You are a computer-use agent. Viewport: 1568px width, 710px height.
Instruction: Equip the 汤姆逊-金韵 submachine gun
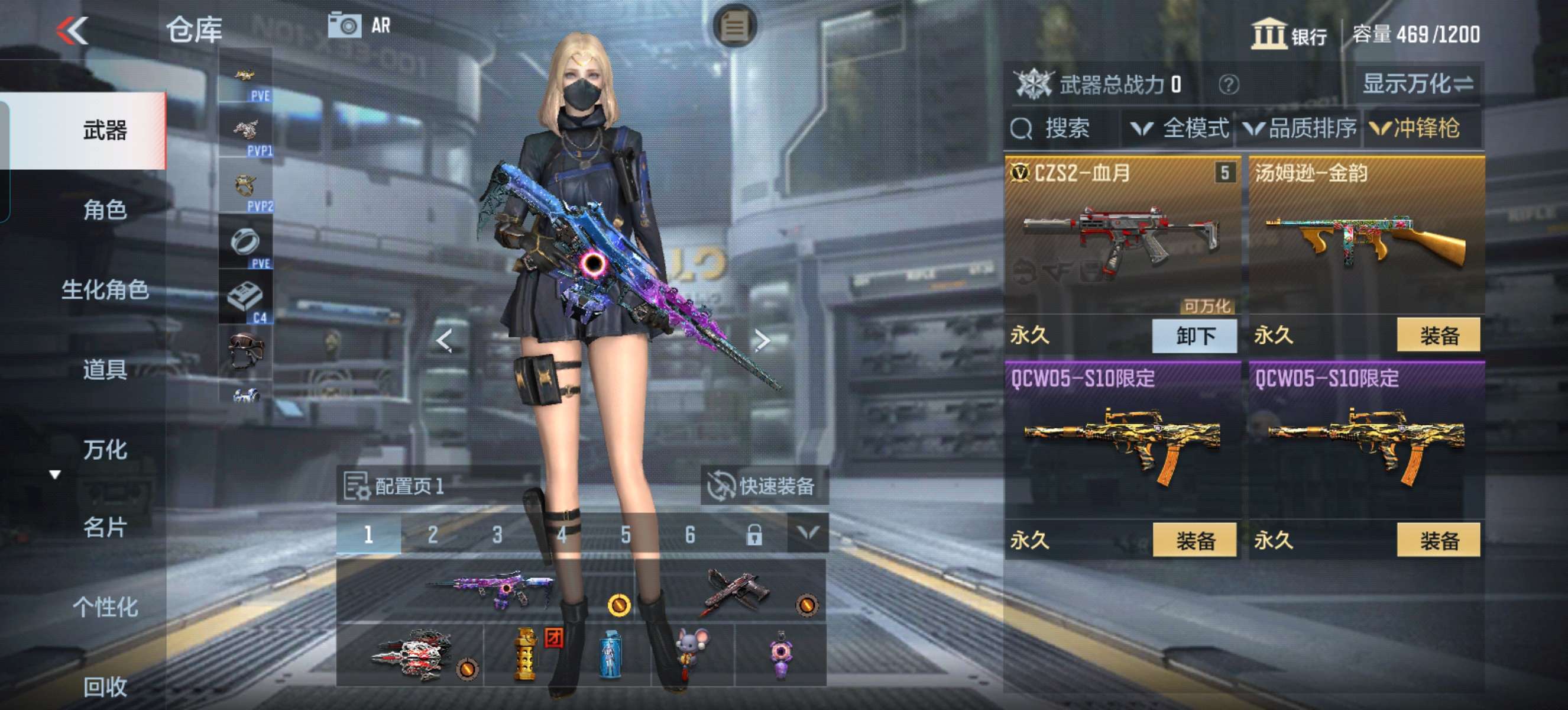click(x=1438, y=335)
